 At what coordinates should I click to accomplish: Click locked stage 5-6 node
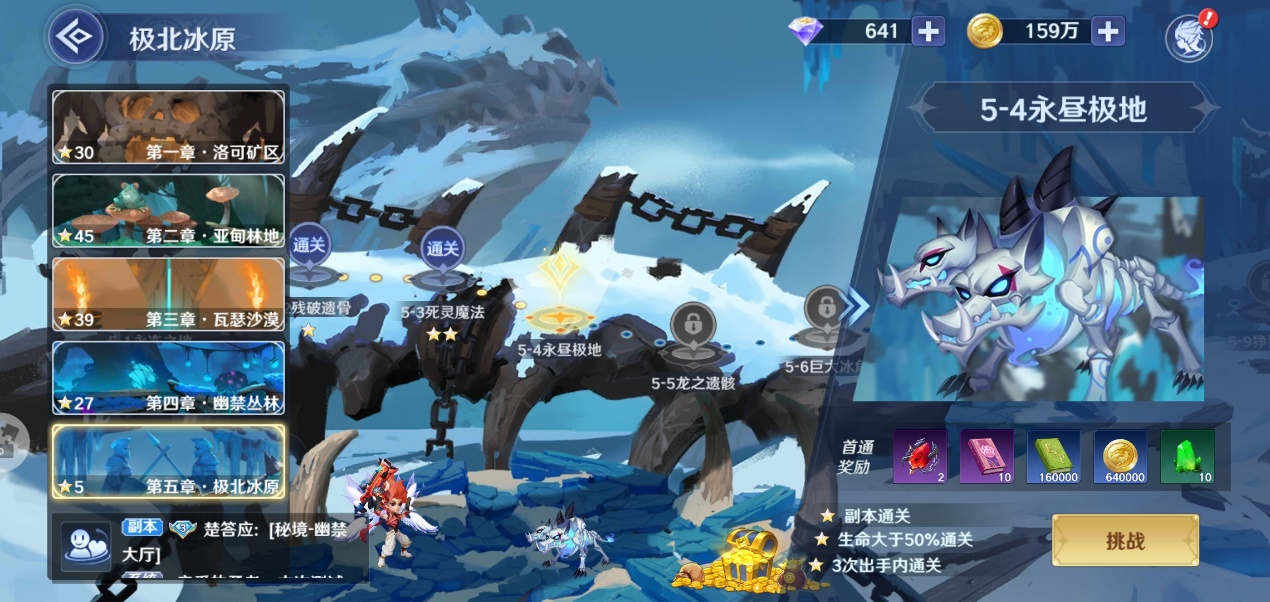point(825,313)
